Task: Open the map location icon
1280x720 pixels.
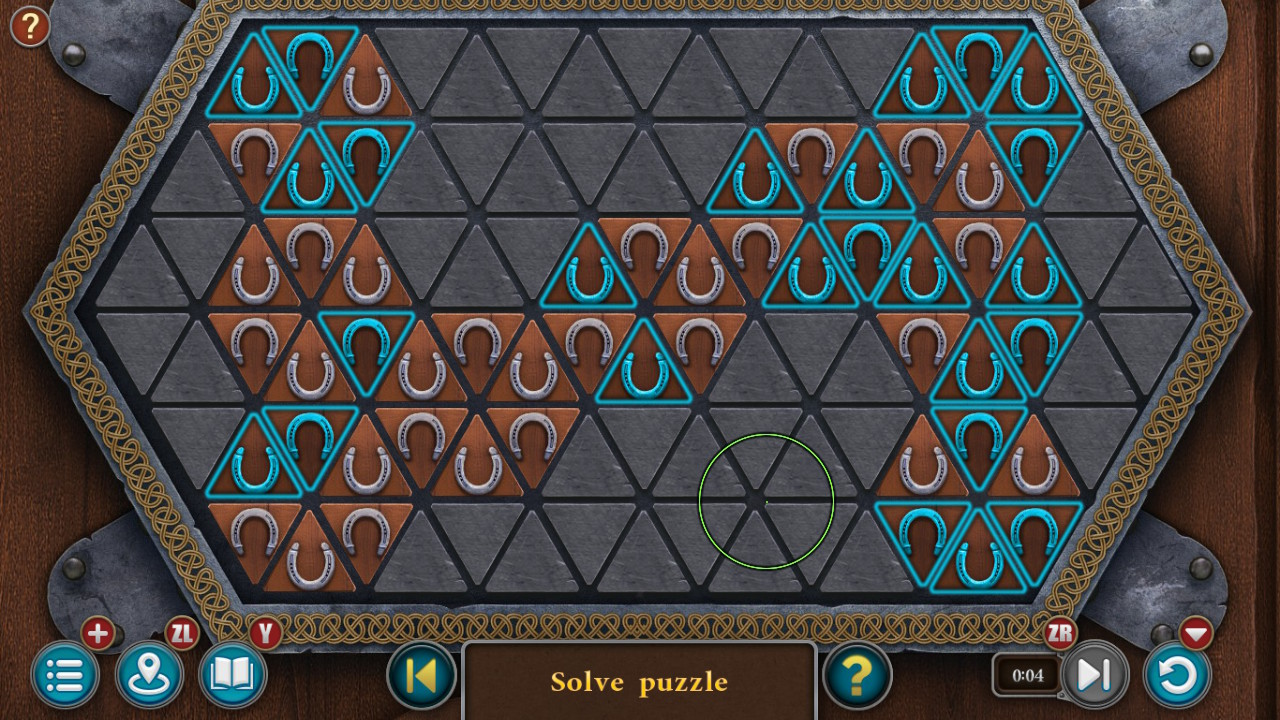Action: [148, 676]
